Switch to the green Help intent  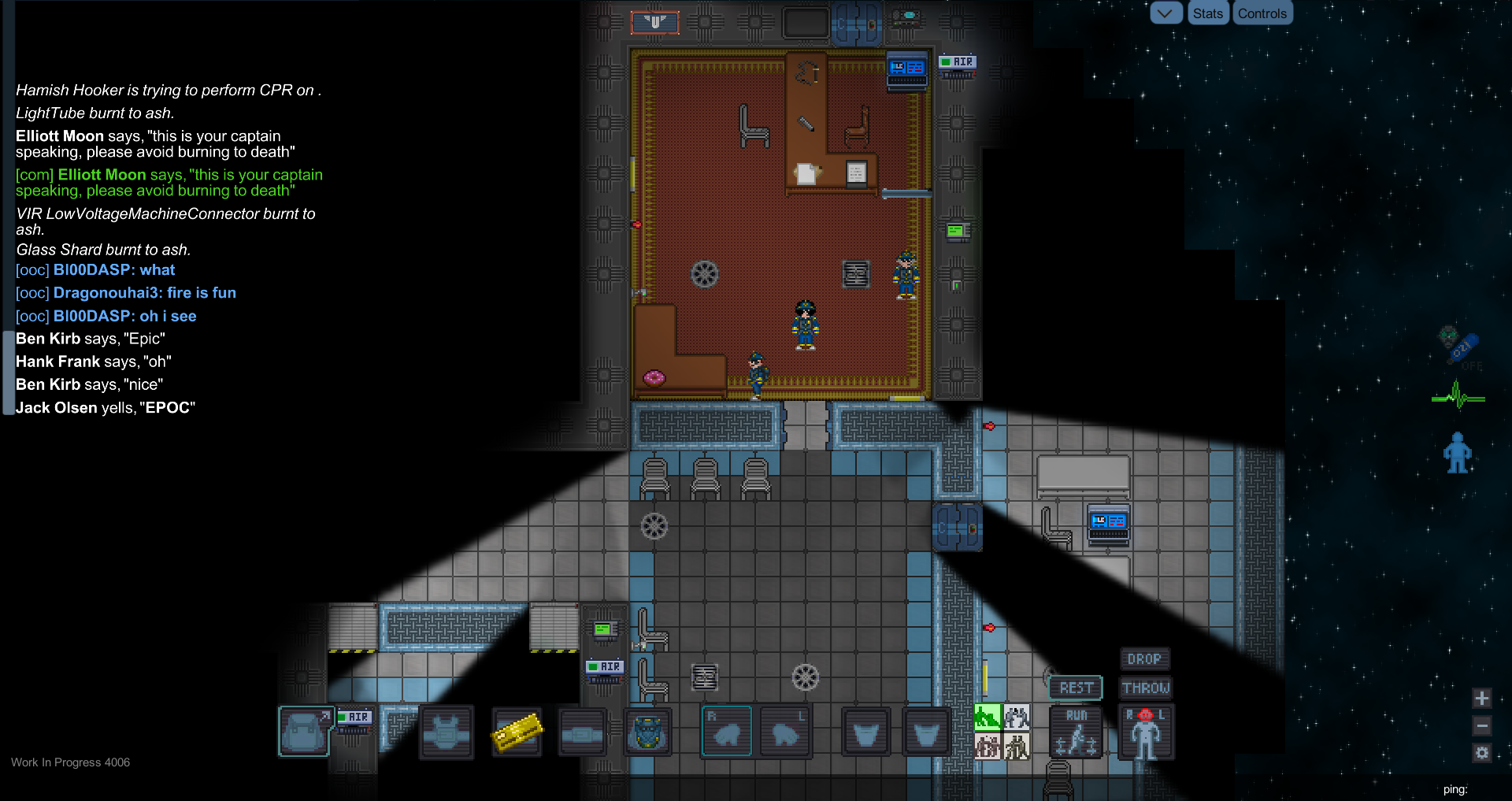tap(986, 718)
